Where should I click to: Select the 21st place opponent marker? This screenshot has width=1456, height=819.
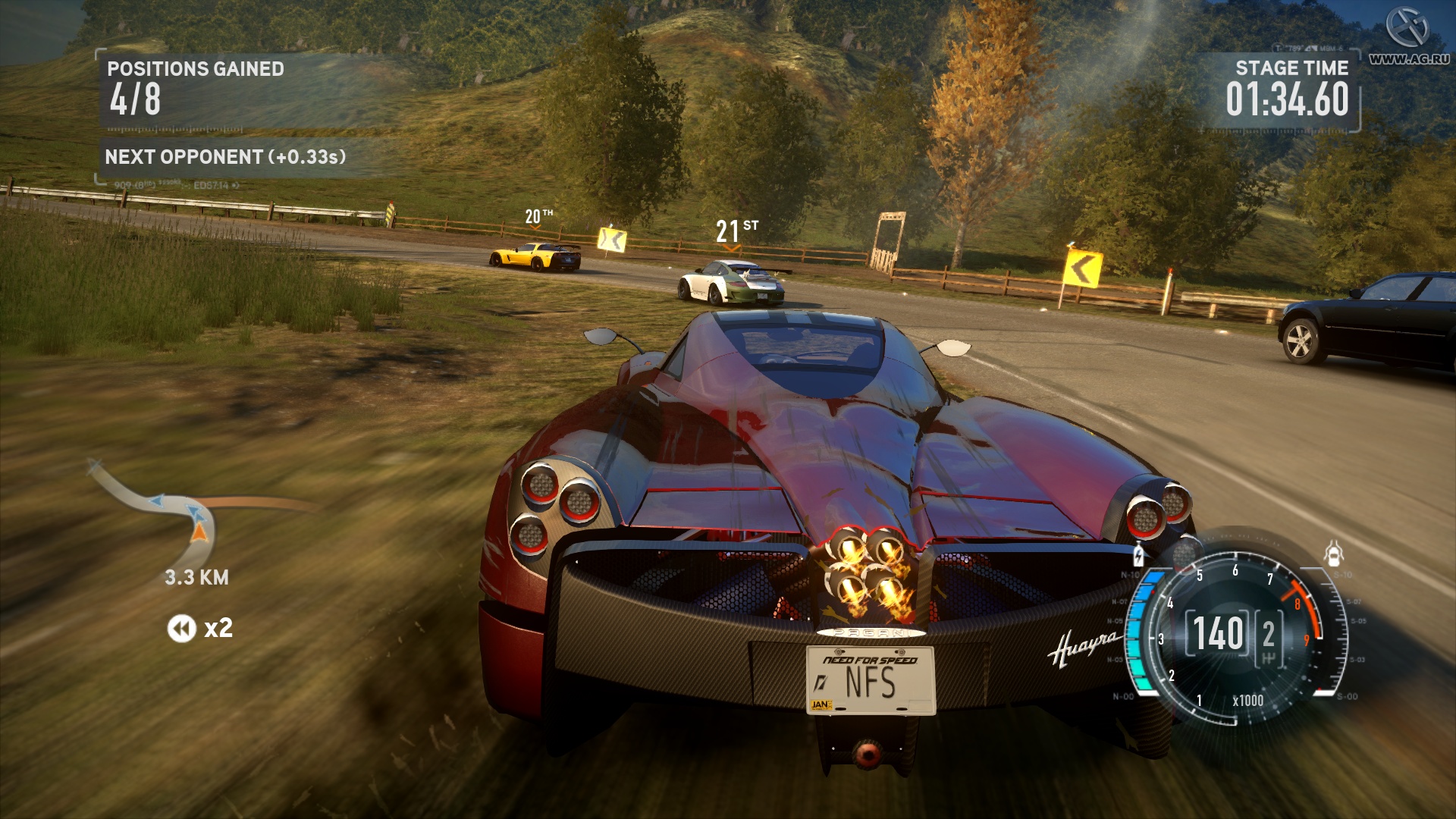coord(736,231)
